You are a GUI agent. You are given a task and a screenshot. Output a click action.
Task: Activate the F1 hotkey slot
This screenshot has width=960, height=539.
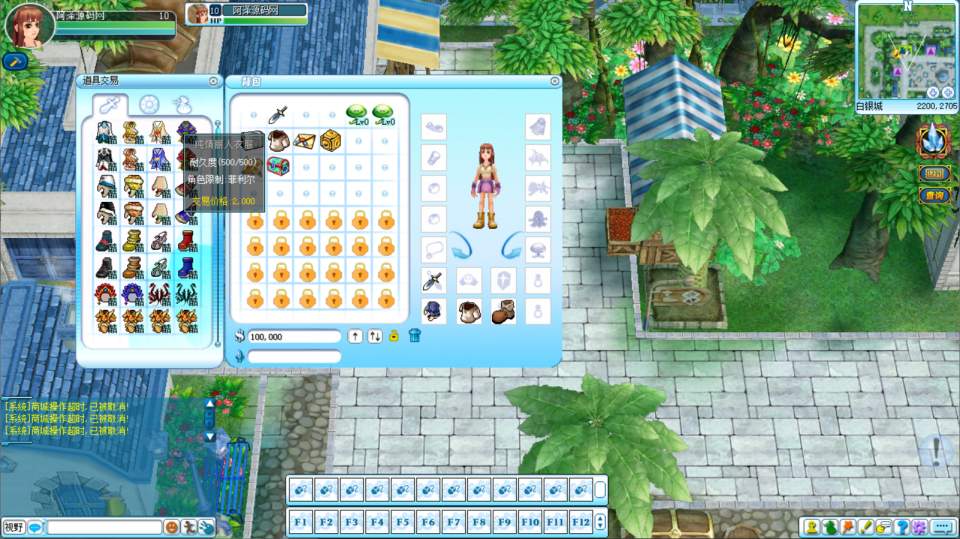[x=300, y=521]
